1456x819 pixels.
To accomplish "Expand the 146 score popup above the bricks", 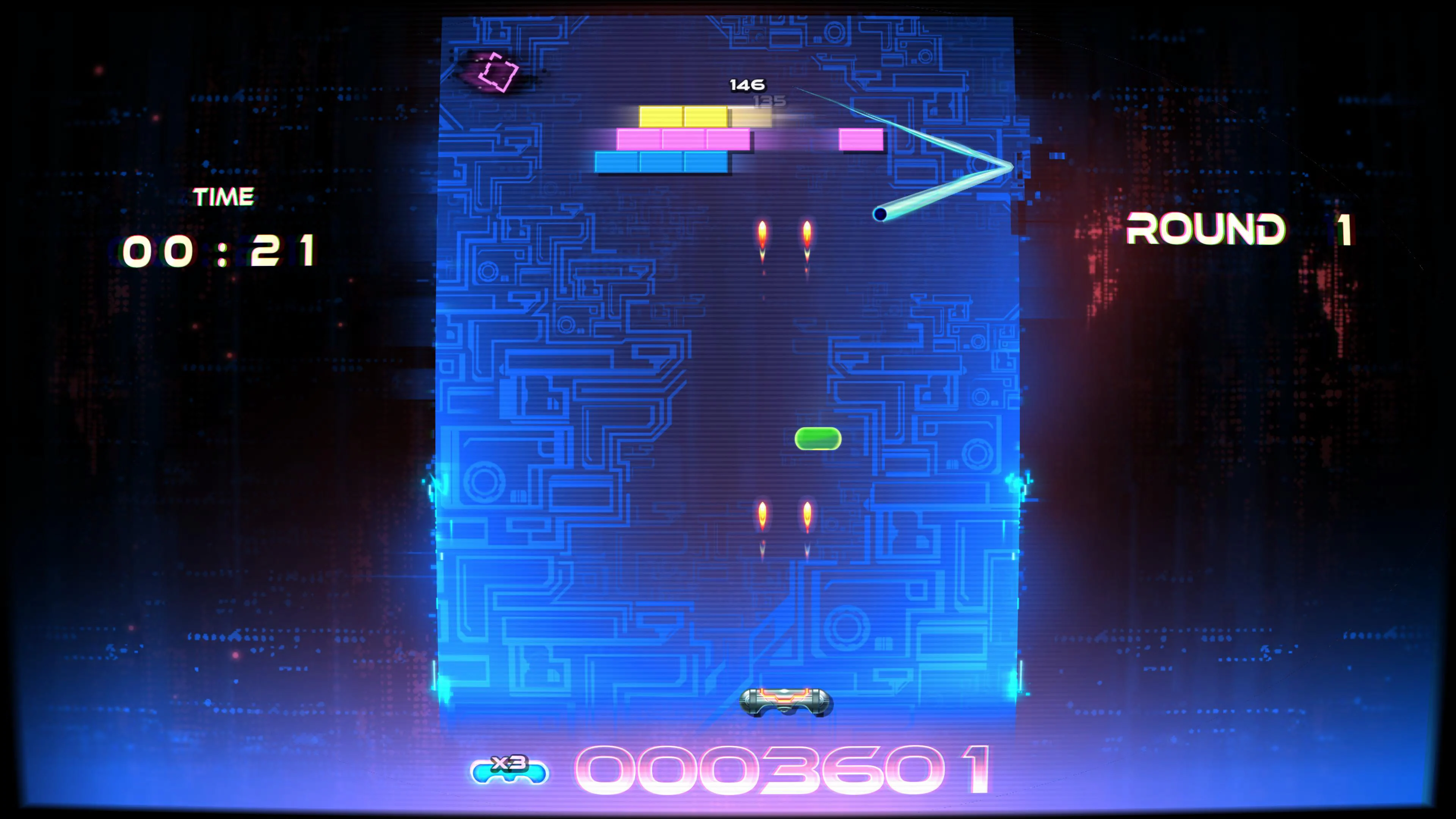I will click(x=748, y=85).
